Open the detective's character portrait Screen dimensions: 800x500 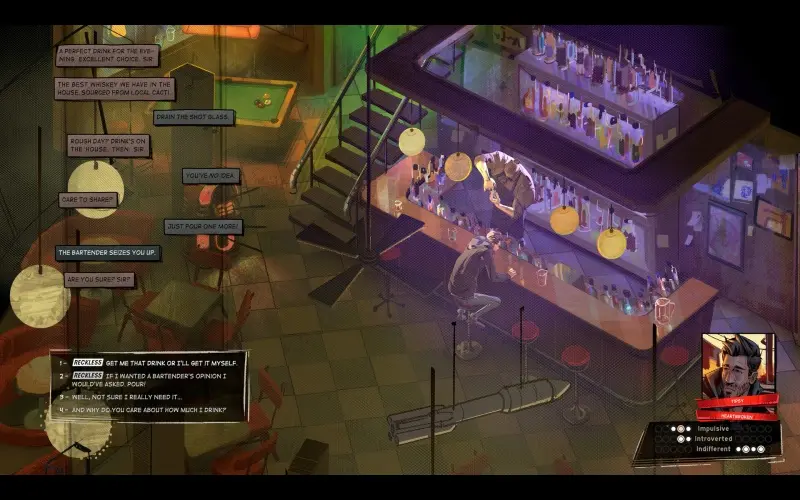tap(738, 362)
